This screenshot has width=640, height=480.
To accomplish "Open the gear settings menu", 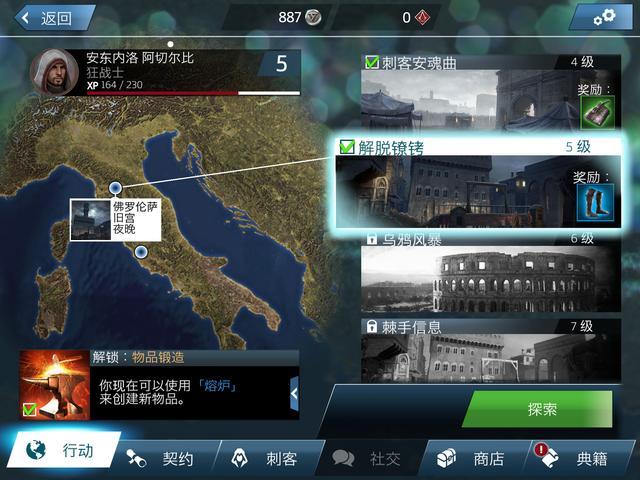I will (x=600, y=17).
